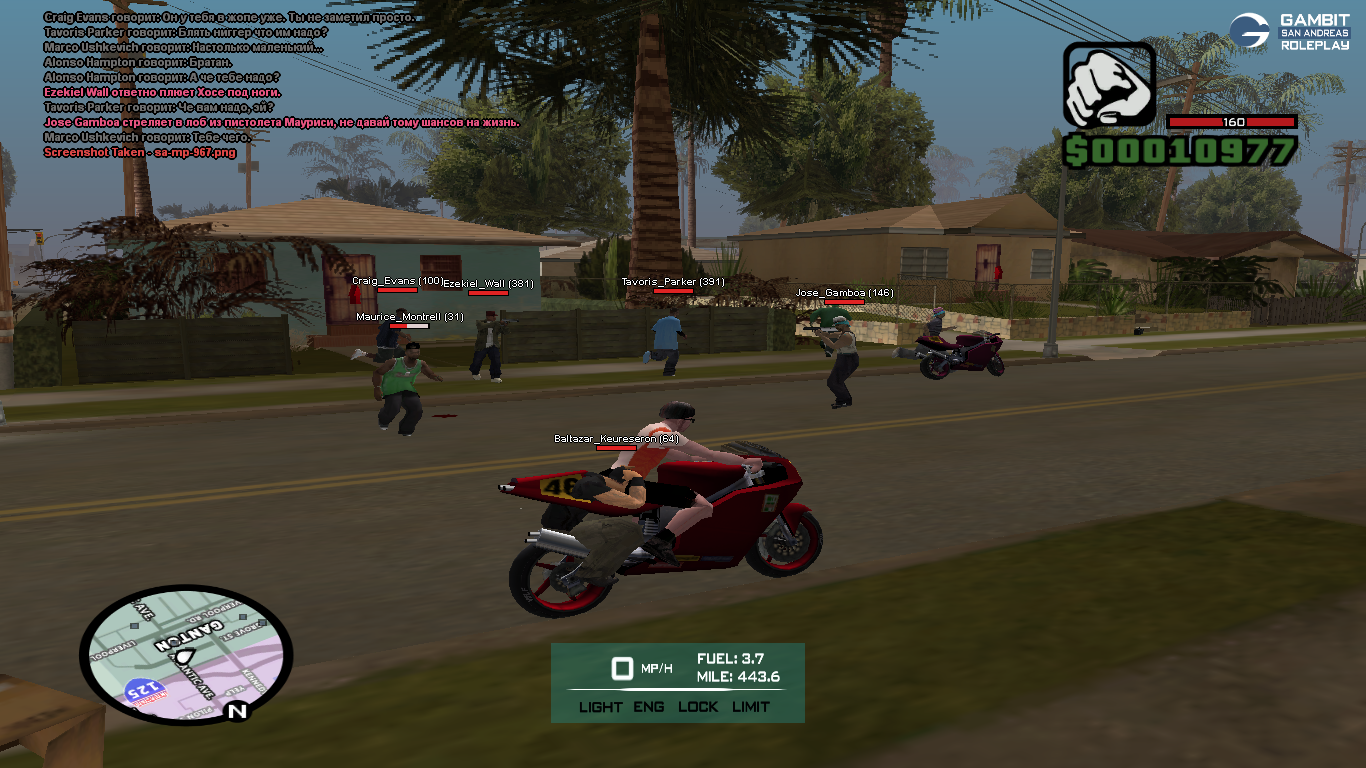Click the fist weapon icon

pos(1108,85)
